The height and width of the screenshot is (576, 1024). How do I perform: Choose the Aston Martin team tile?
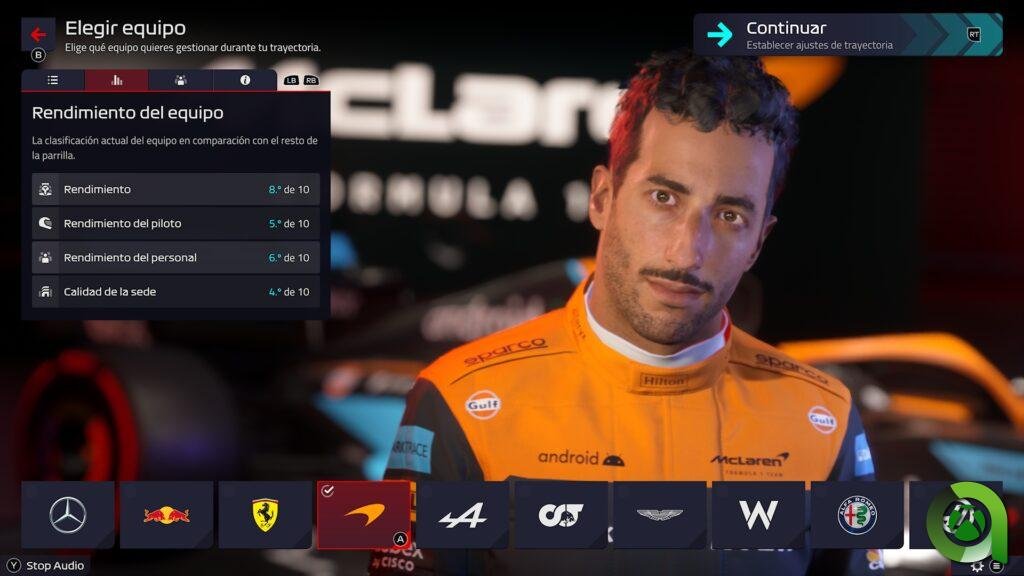660,515
